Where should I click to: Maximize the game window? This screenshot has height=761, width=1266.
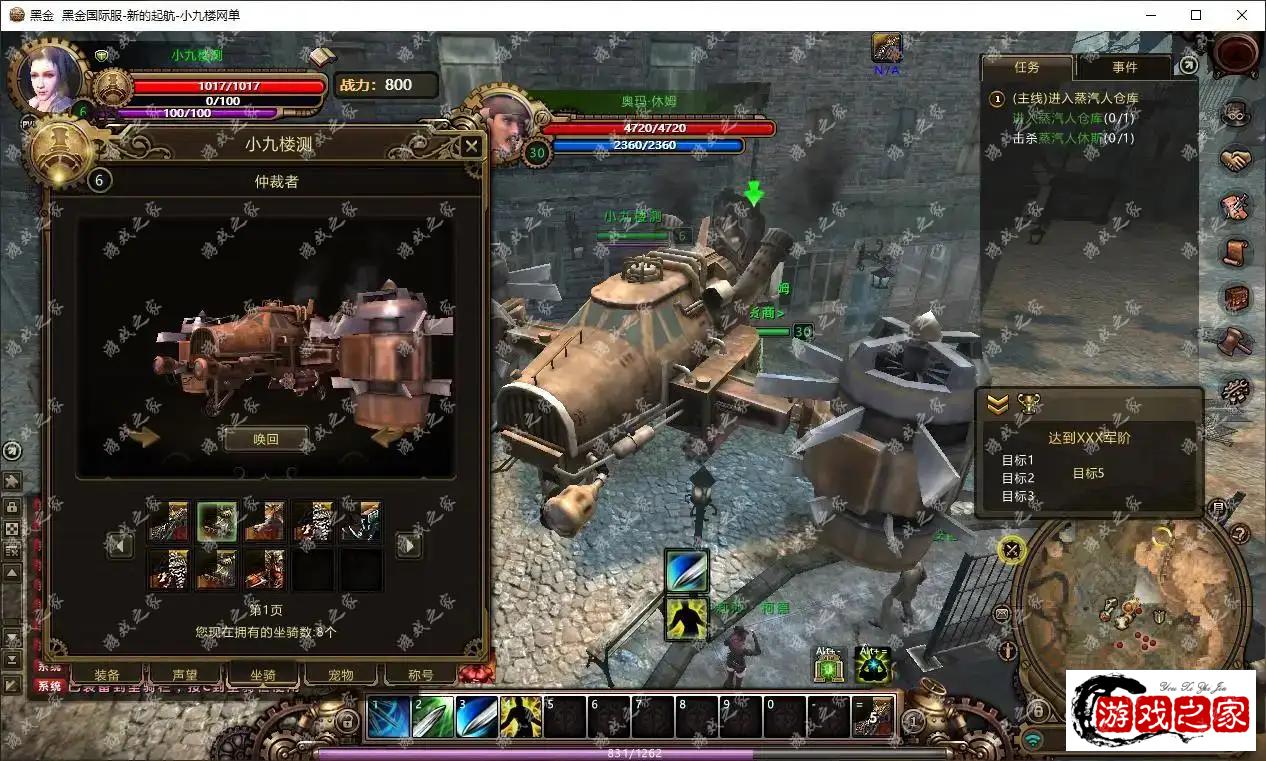tap(1196, 15)
